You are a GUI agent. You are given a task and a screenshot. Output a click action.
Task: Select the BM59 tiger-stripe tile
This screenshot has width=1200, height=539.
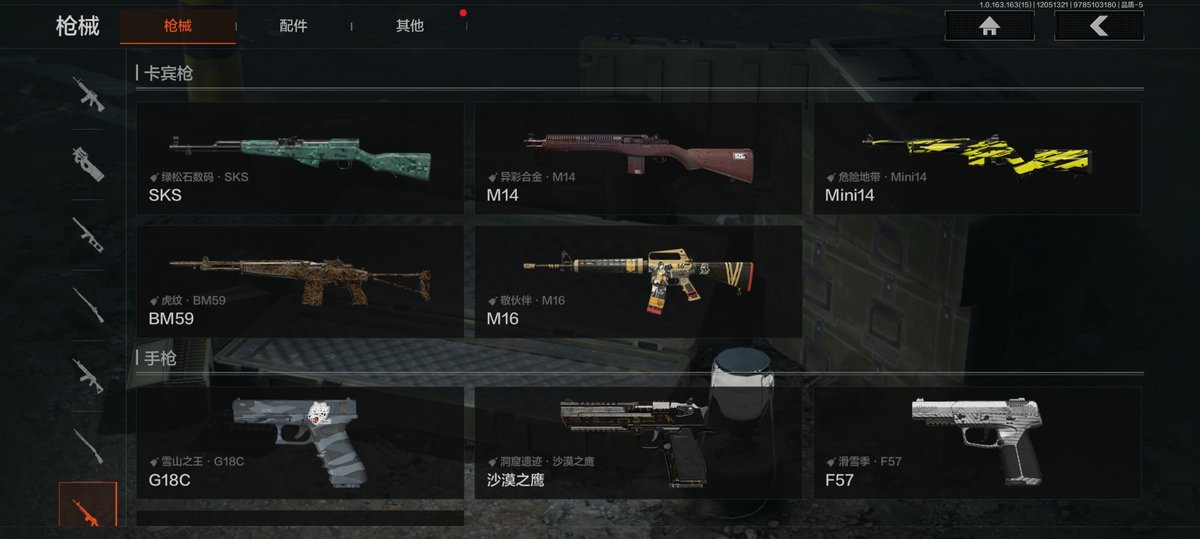[x=300, y=281]
